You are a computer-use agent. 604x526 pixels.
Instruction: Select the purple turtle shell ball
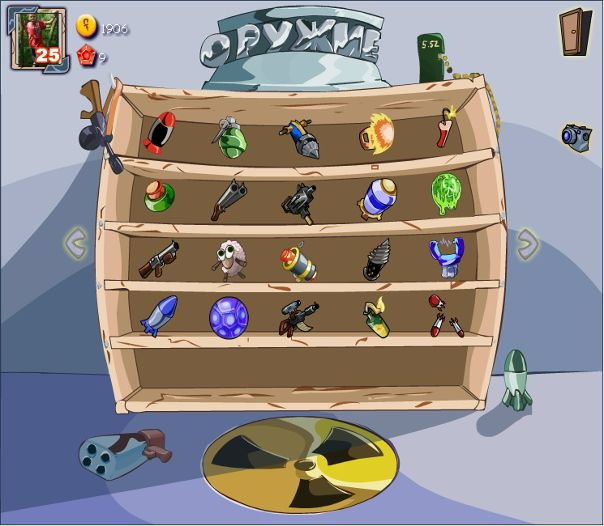(x=228, y=316)
